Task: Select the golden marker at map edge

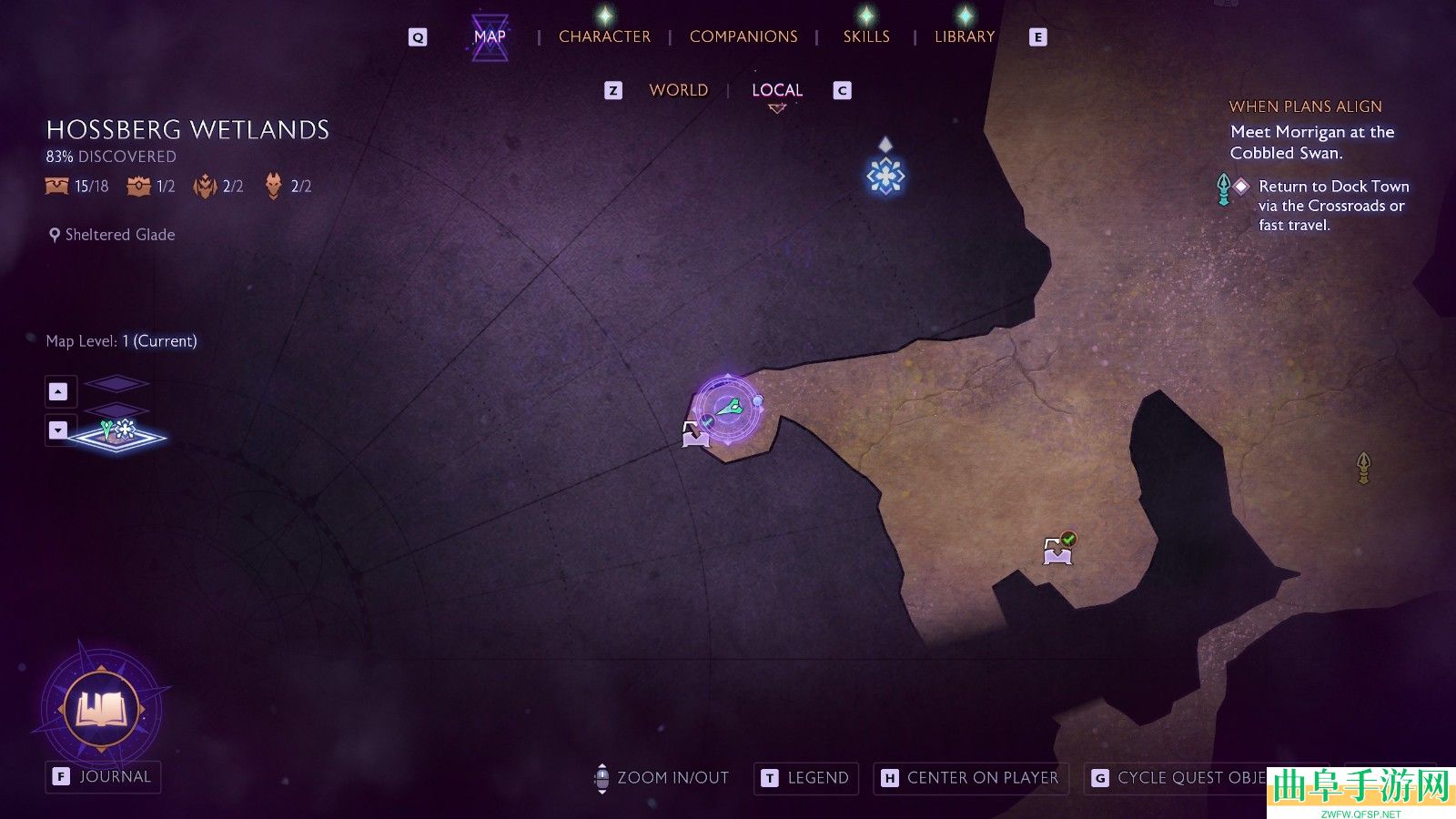Action: click(x=1363, y=468)
